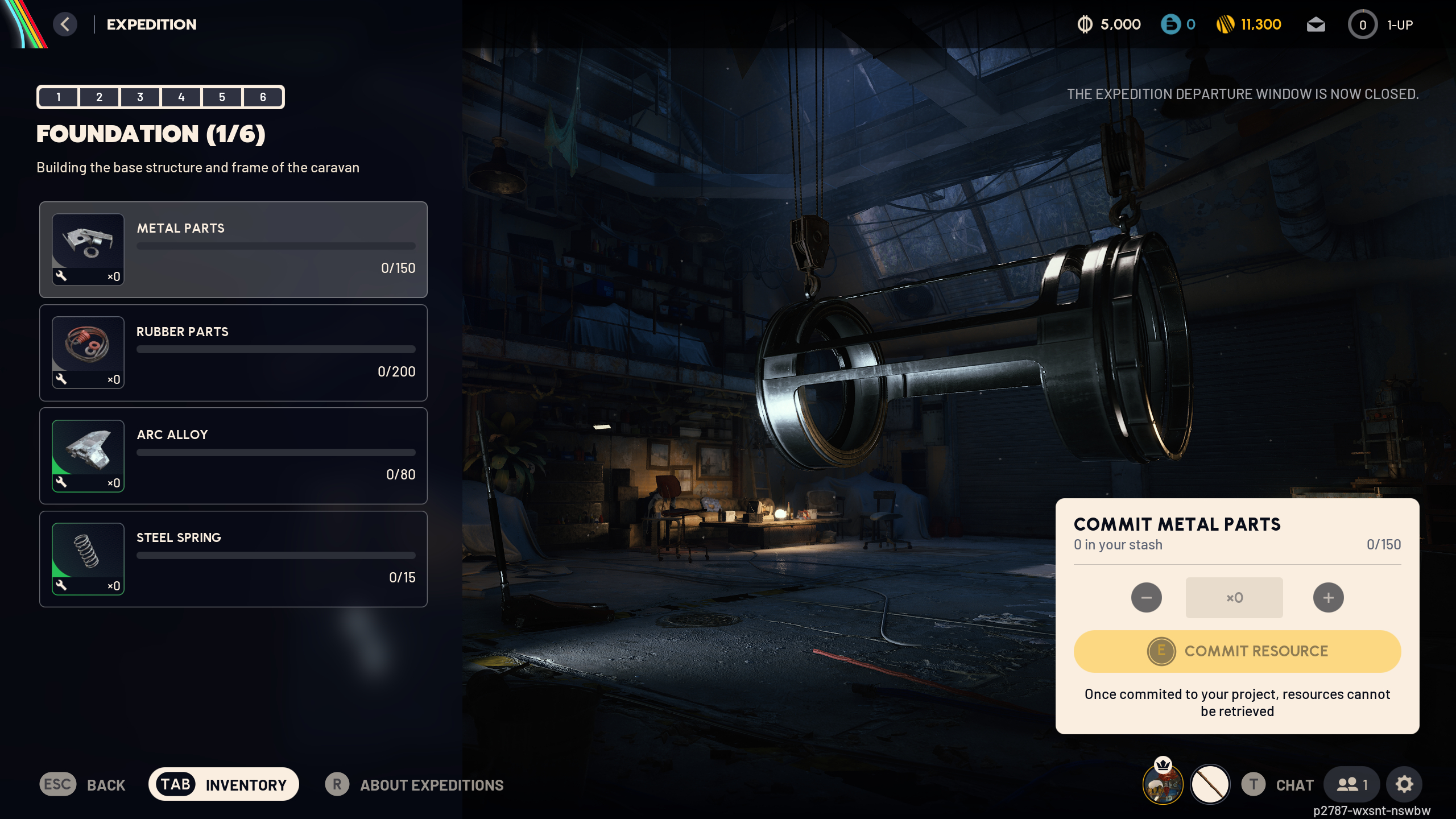This screenshot has height=819, width=1456.
Task: Click the wrench icon on the Metal Parts card
Action: tap(63, 278)
